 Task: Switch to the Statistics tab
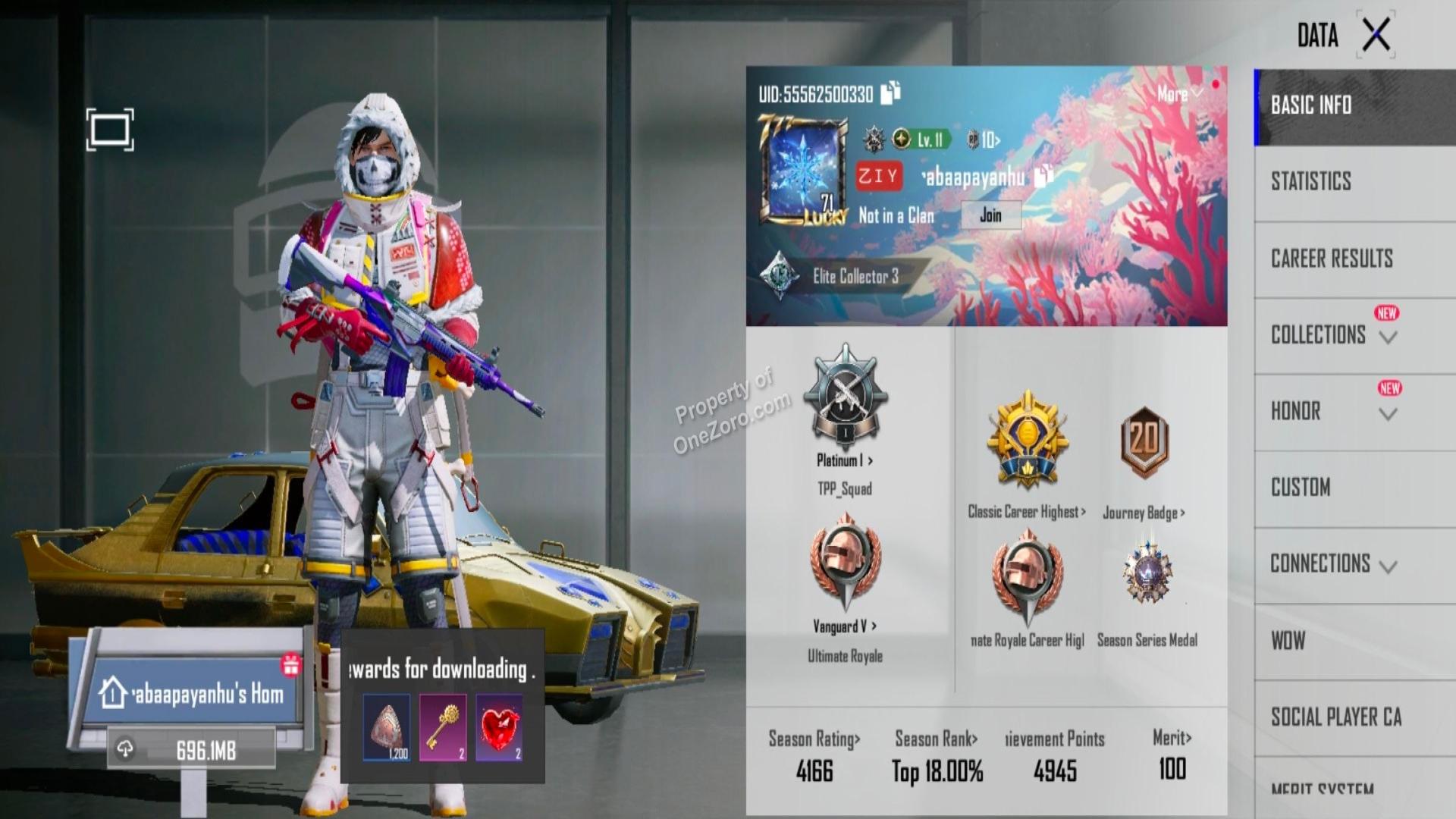click(x=1311, y=181)
